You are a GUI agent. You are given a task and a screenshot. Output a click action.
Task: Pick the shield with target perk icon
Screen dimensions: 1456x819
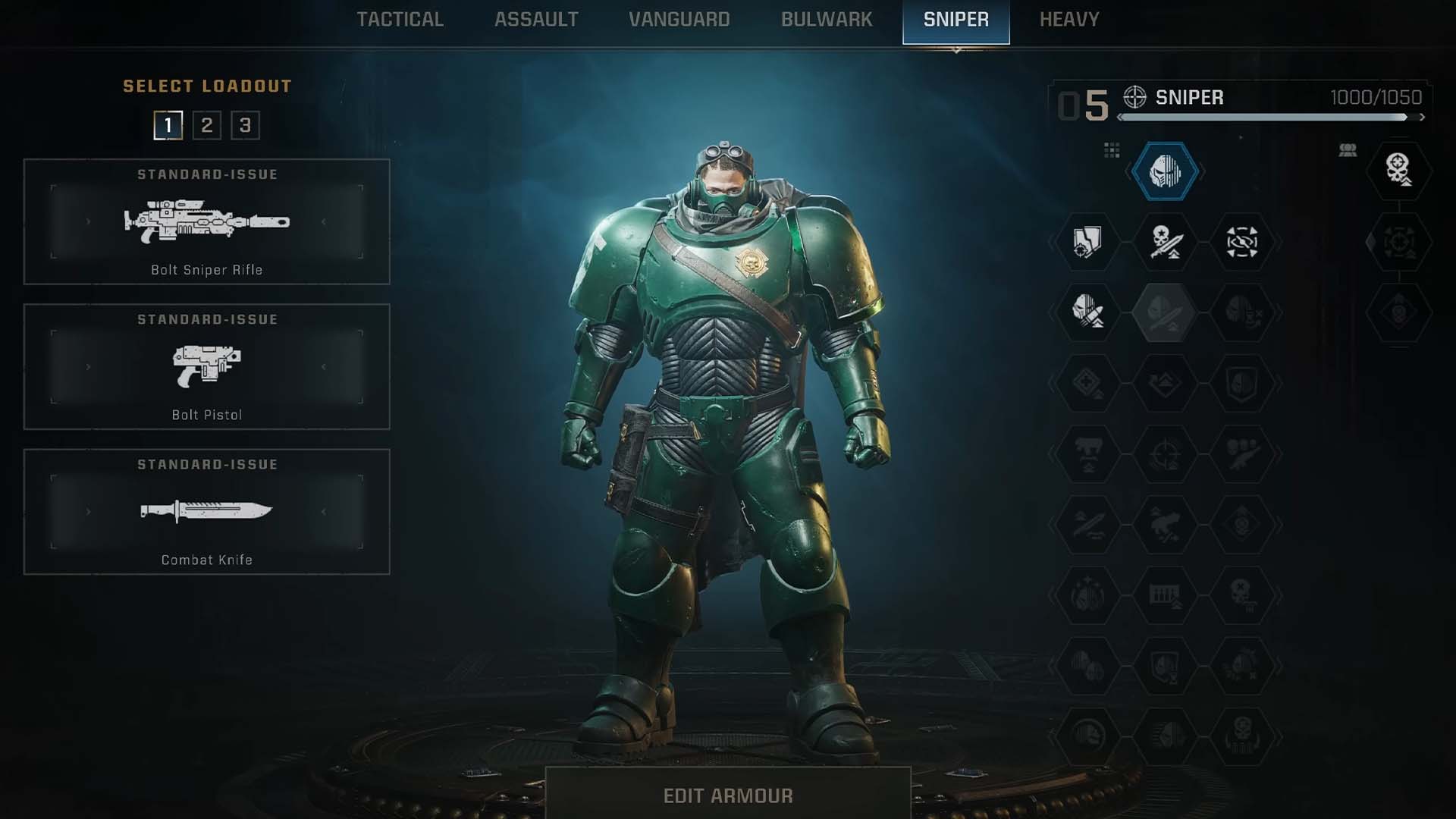pyautogui.click(x=1087, y=243)
